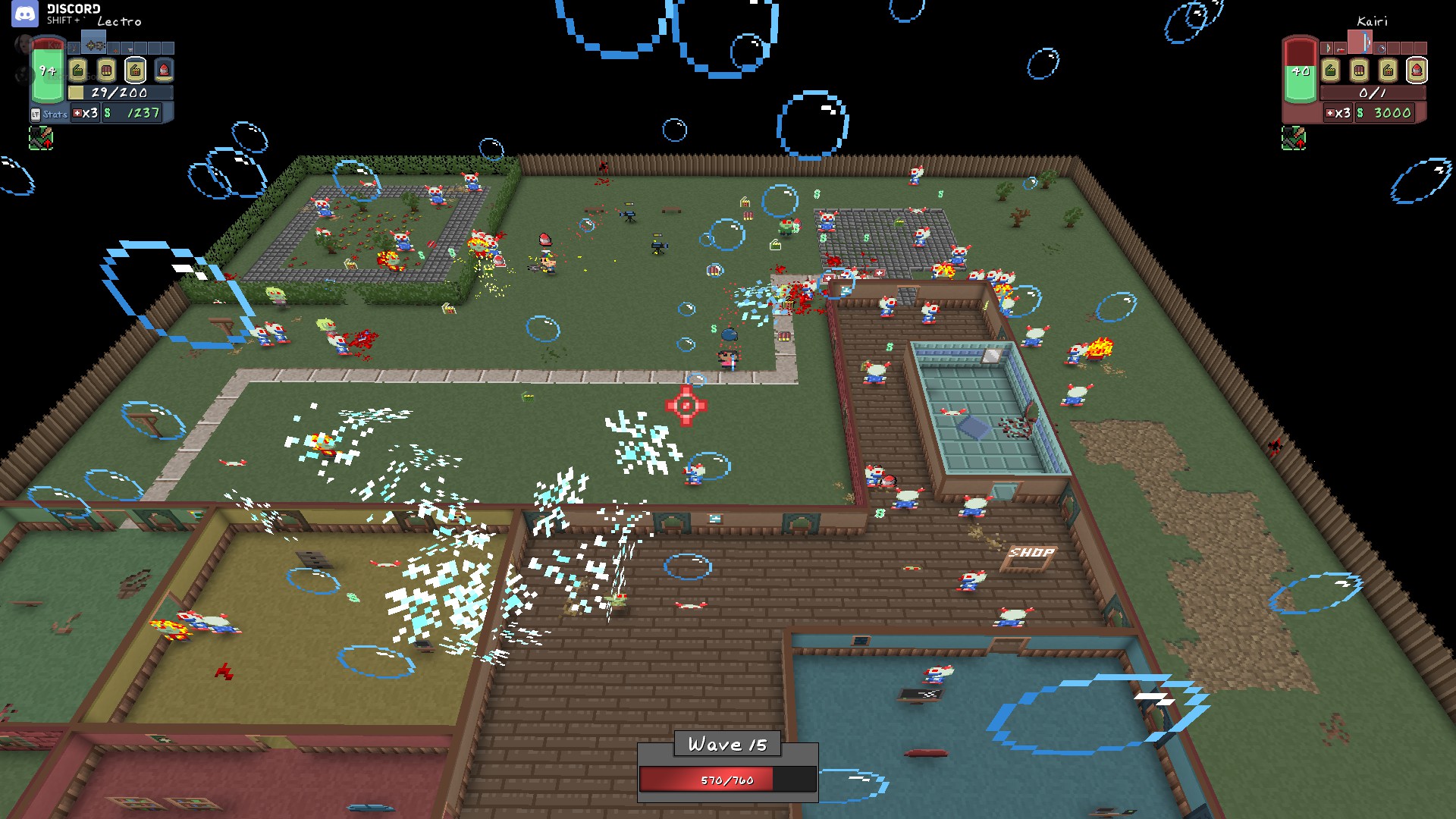Click Kairi's green magazine ammo icon
The image size is (1456, 819).
coord(1330,70)
